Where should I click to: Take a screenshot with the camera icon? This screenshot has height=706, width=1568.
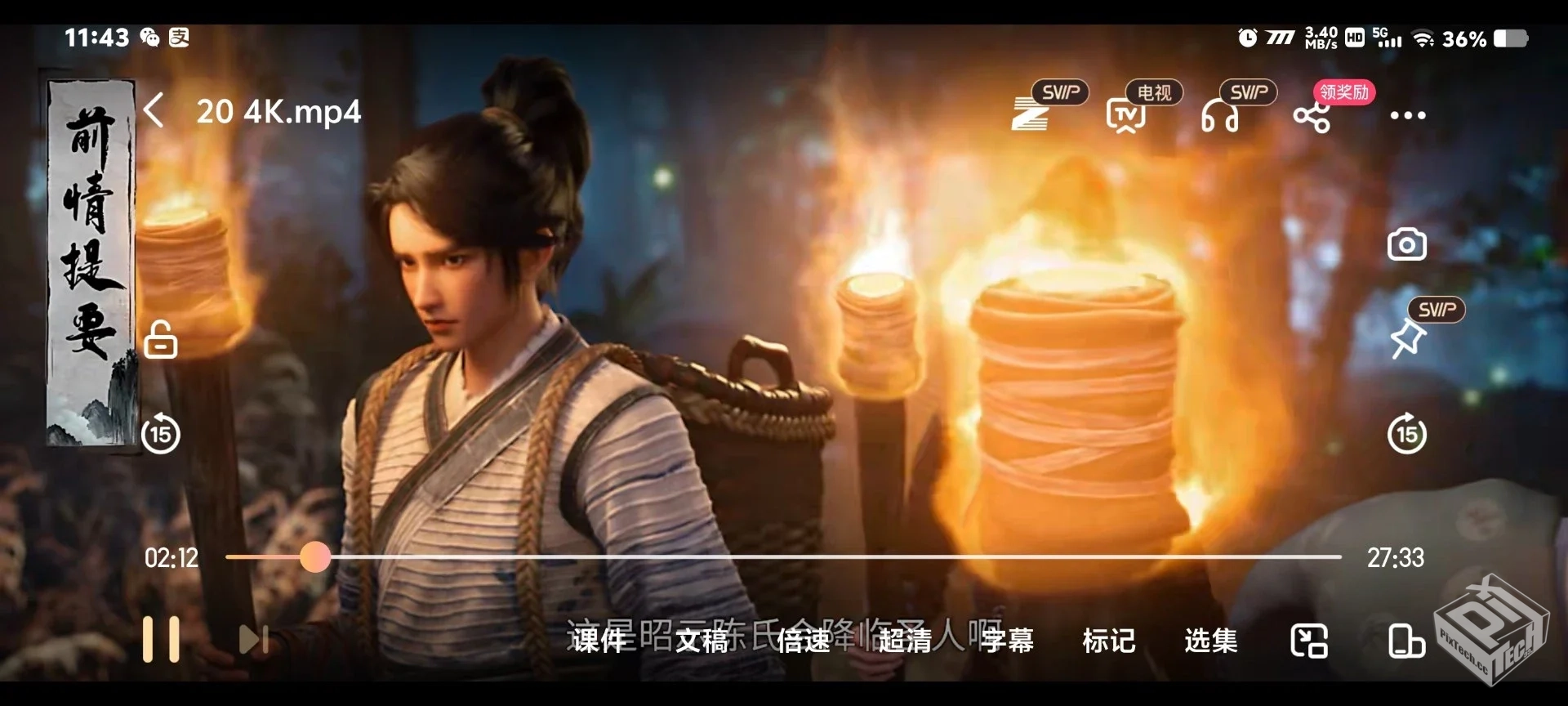point(1407,244)
